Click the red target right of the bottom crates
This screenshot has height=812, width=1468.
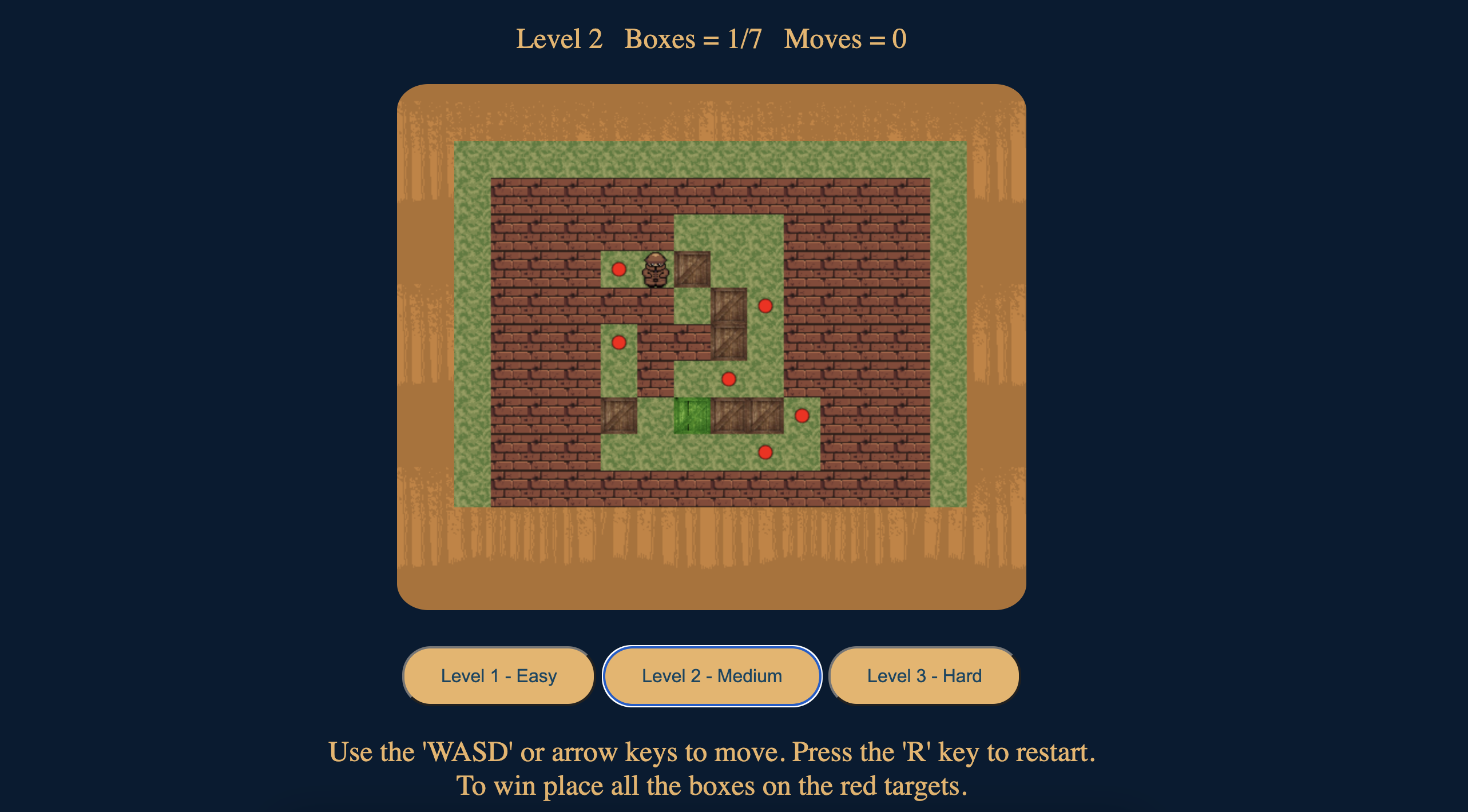point(802,416)
